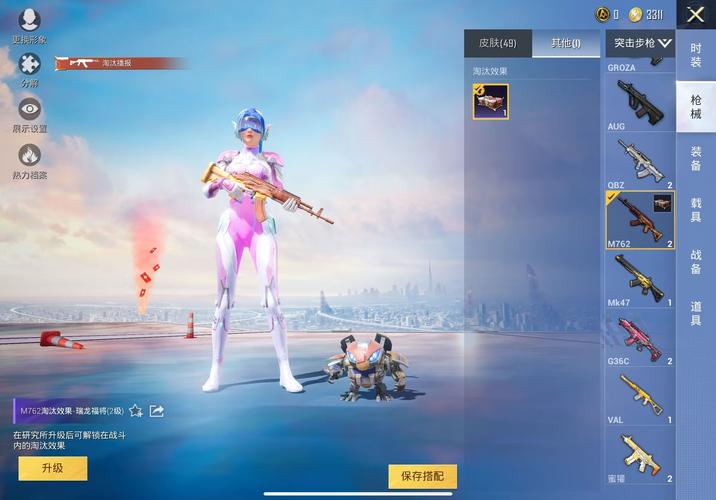The image size is (716, 500).
Task: Choose the AUG rifle in the weapon list
Action: click(x=640, y=102)
